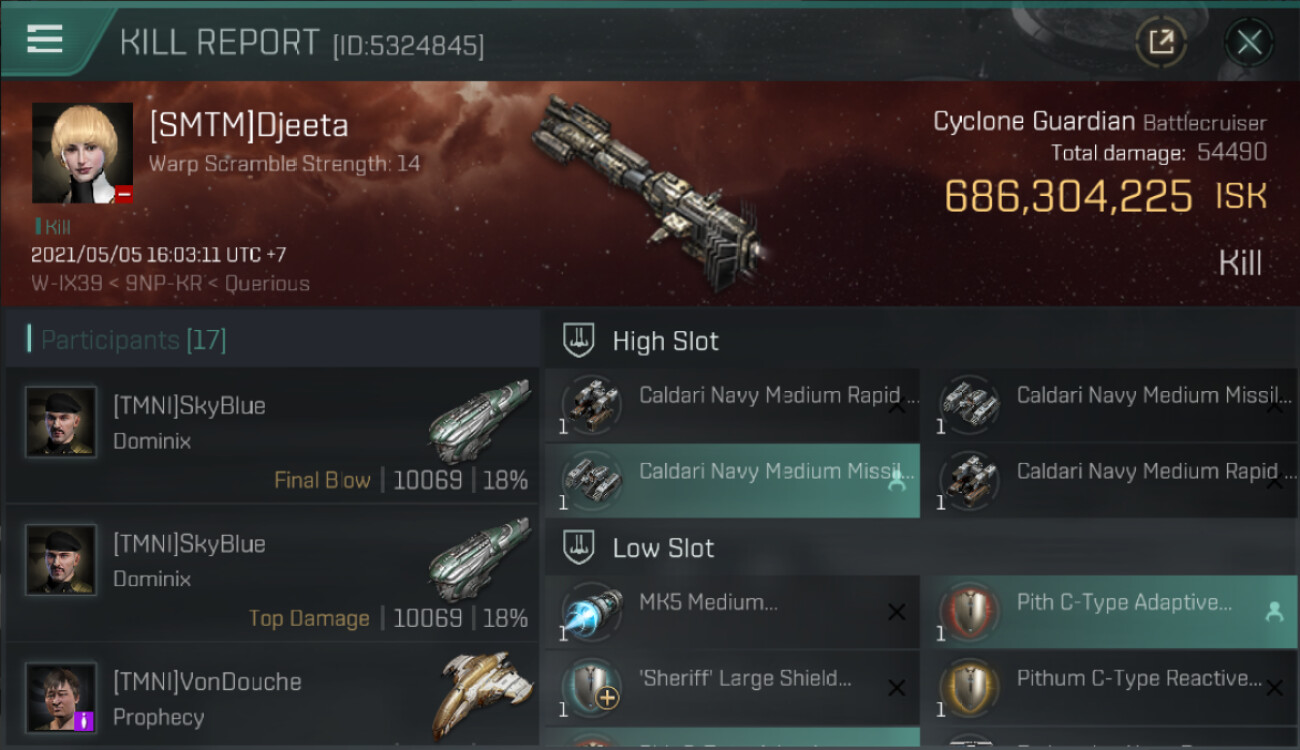The width and height of the screenshot is (1300, 750).
Task: Open the W-IX39 system location link
Action: (67, 283)
